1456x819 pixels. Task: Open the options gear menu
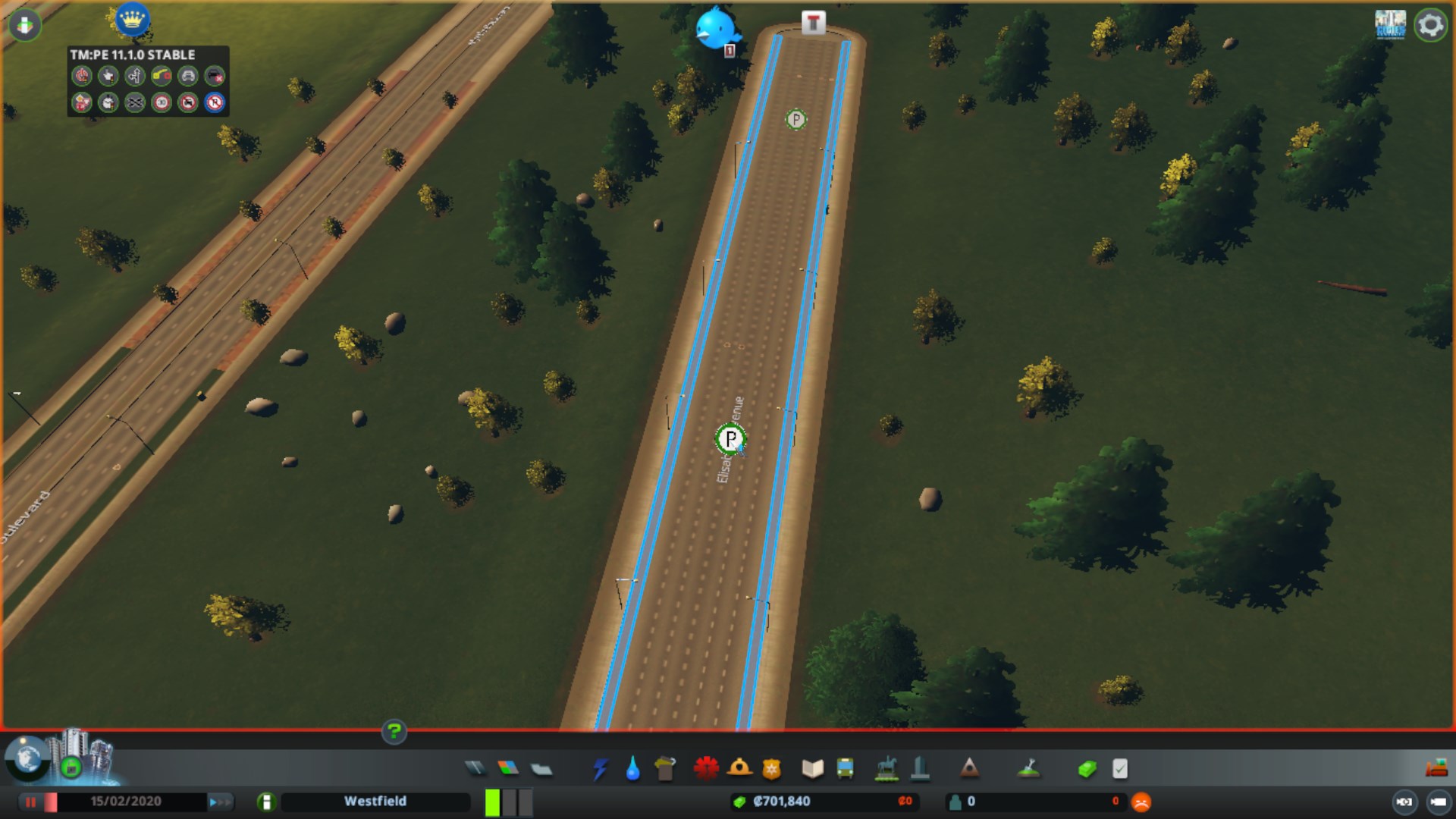click(1429, 24)
